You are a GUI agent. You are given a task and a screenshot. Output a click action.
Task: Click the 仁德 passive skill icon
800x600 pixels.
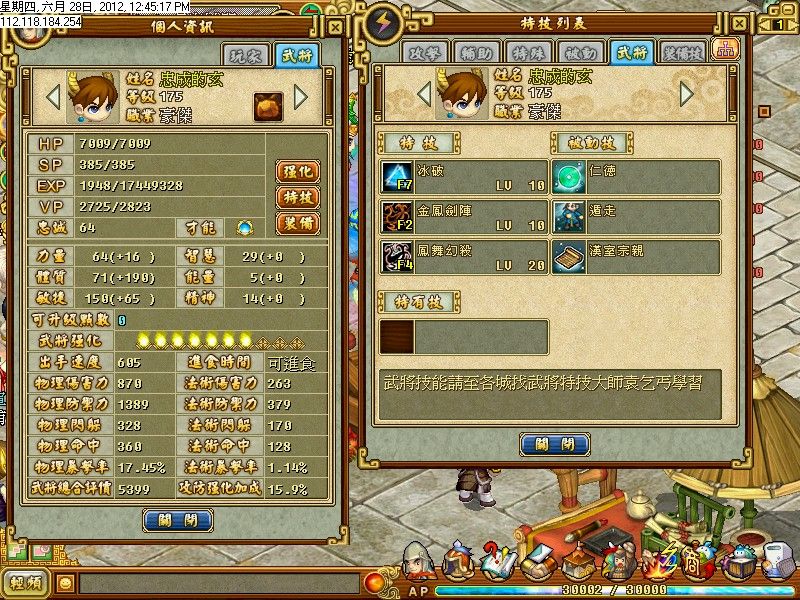click(568, 177)
